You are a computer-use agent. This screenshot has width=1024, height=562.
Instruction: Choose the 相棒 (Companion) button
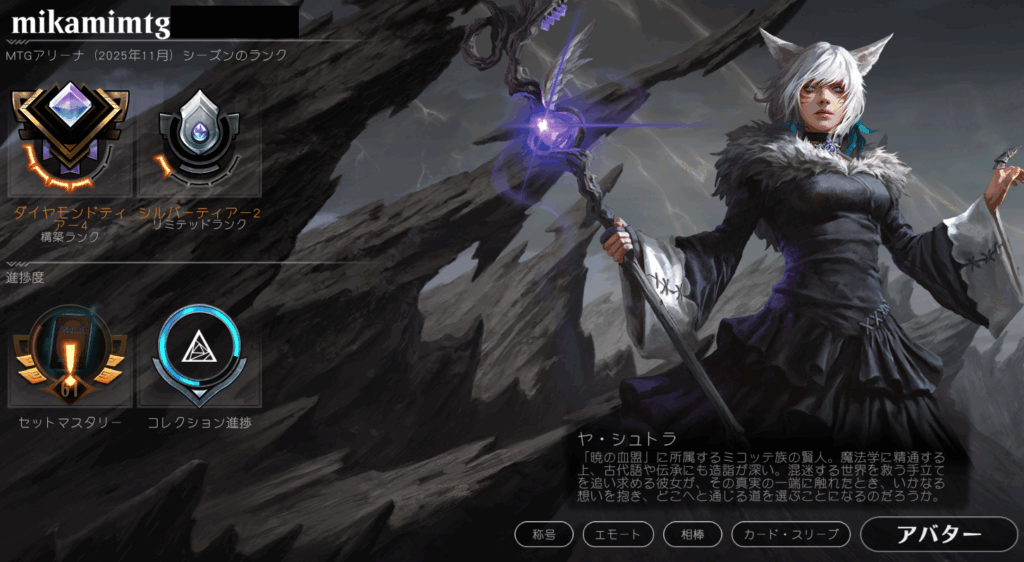[693, 535]
